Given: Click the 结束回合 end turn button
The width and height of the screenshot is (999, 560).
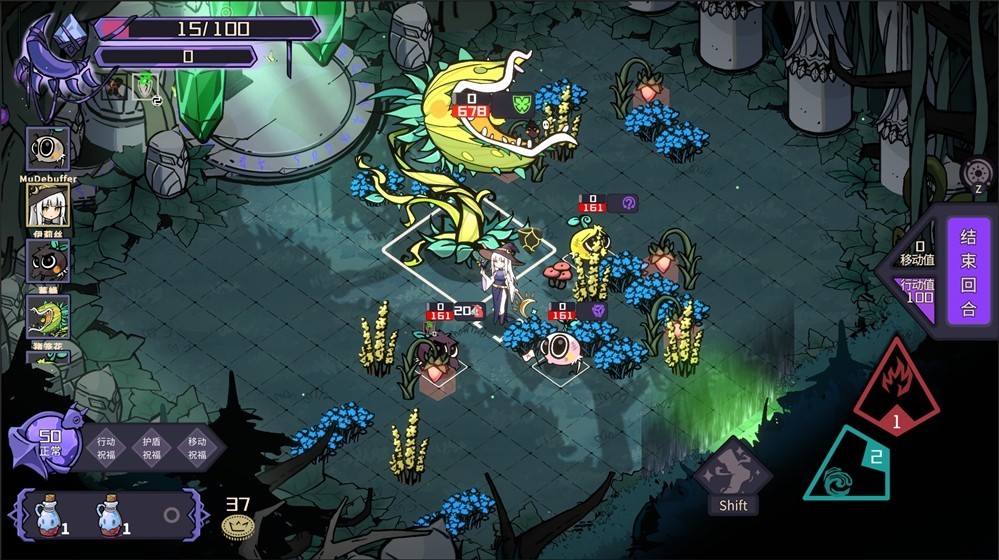Looking at the screenshot, I should (x=967, y=272).
